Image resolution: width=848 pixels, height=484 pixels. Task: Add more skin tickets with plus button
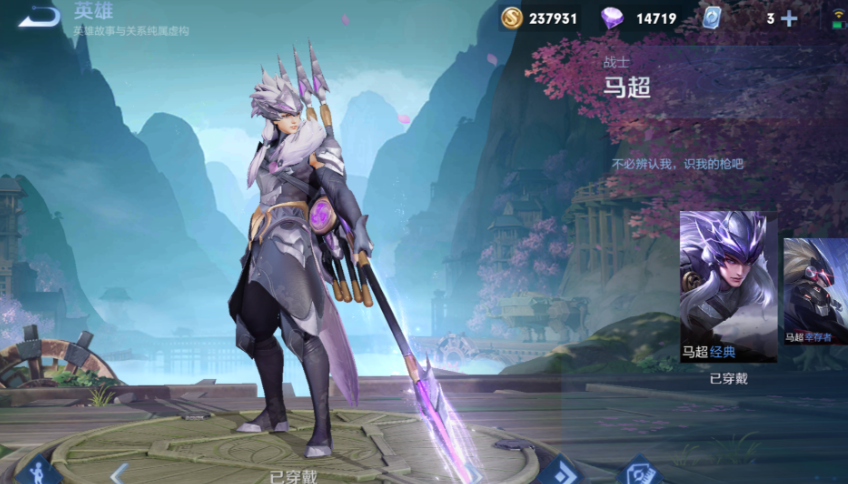coord(789,18)
